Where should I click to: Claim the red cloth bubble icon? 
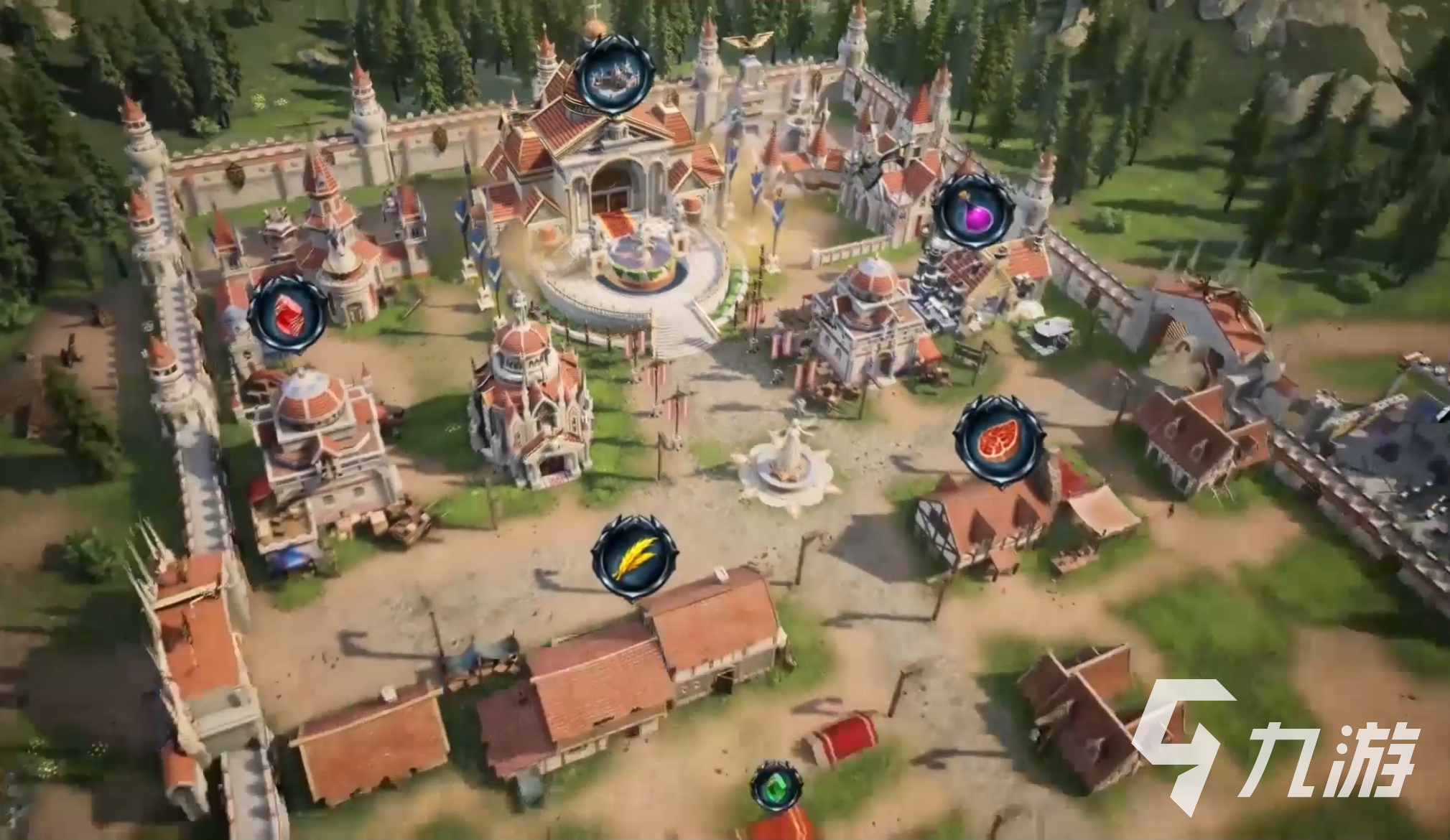tap(287, 314)
